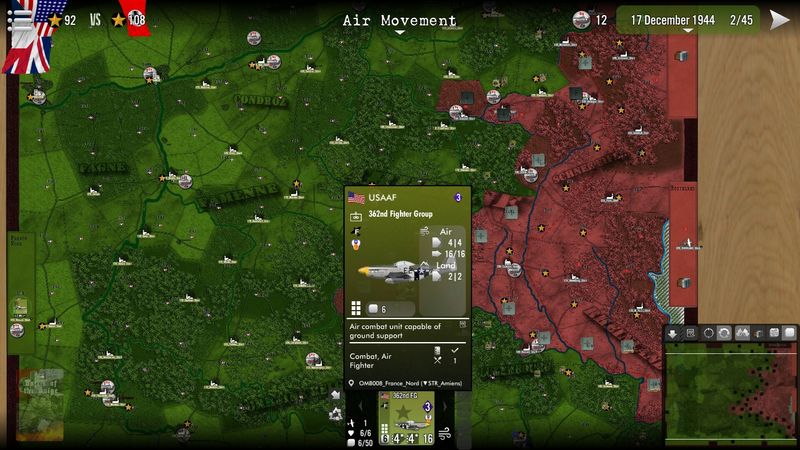Click the Allied victory points star
Image resolution: width=800 pixels, height=450 pixels.
(x=55, y=20)
